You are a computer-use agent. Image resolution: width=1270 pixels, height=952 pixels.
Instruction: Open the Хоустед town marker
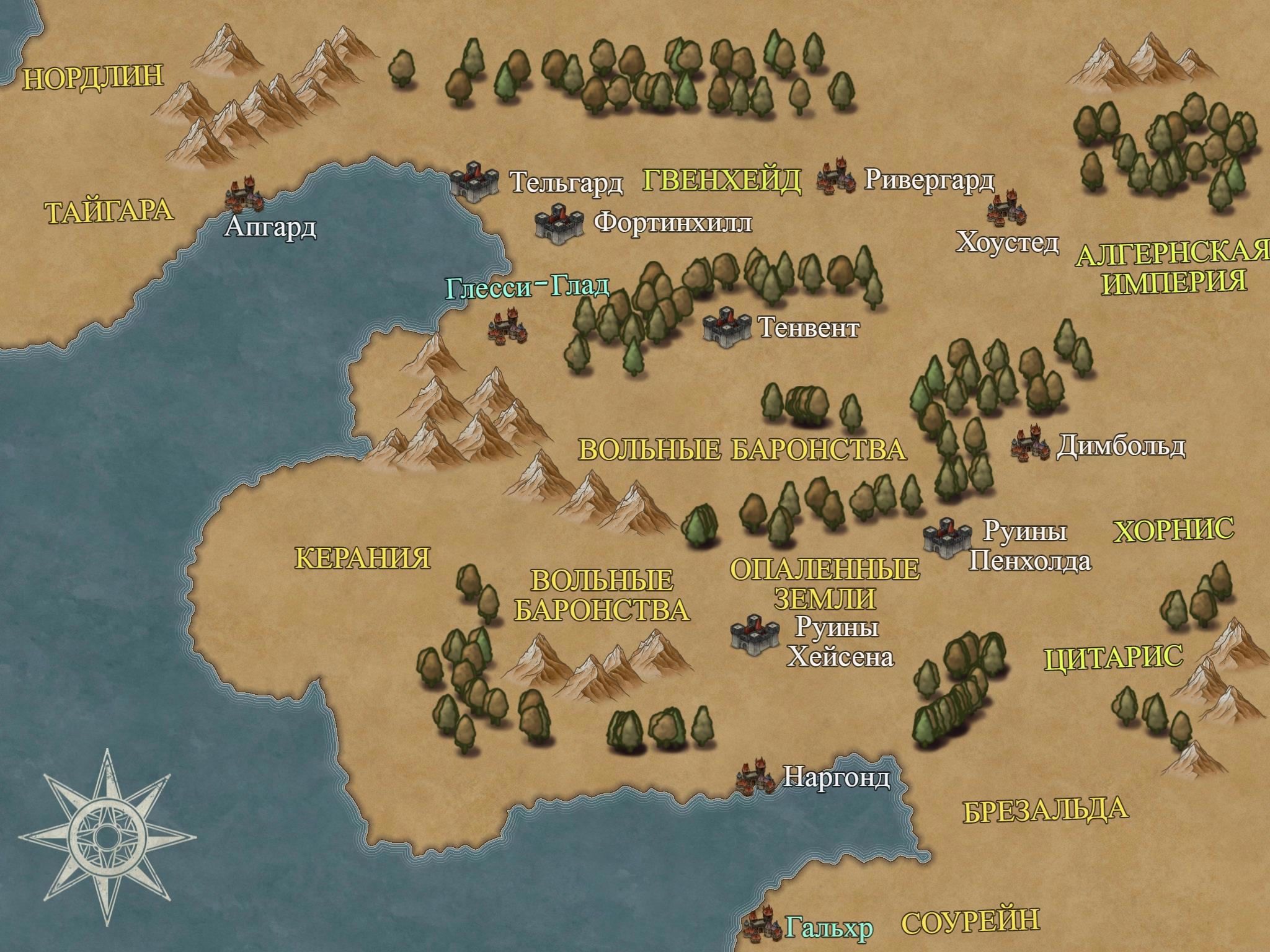(1008, 209)
